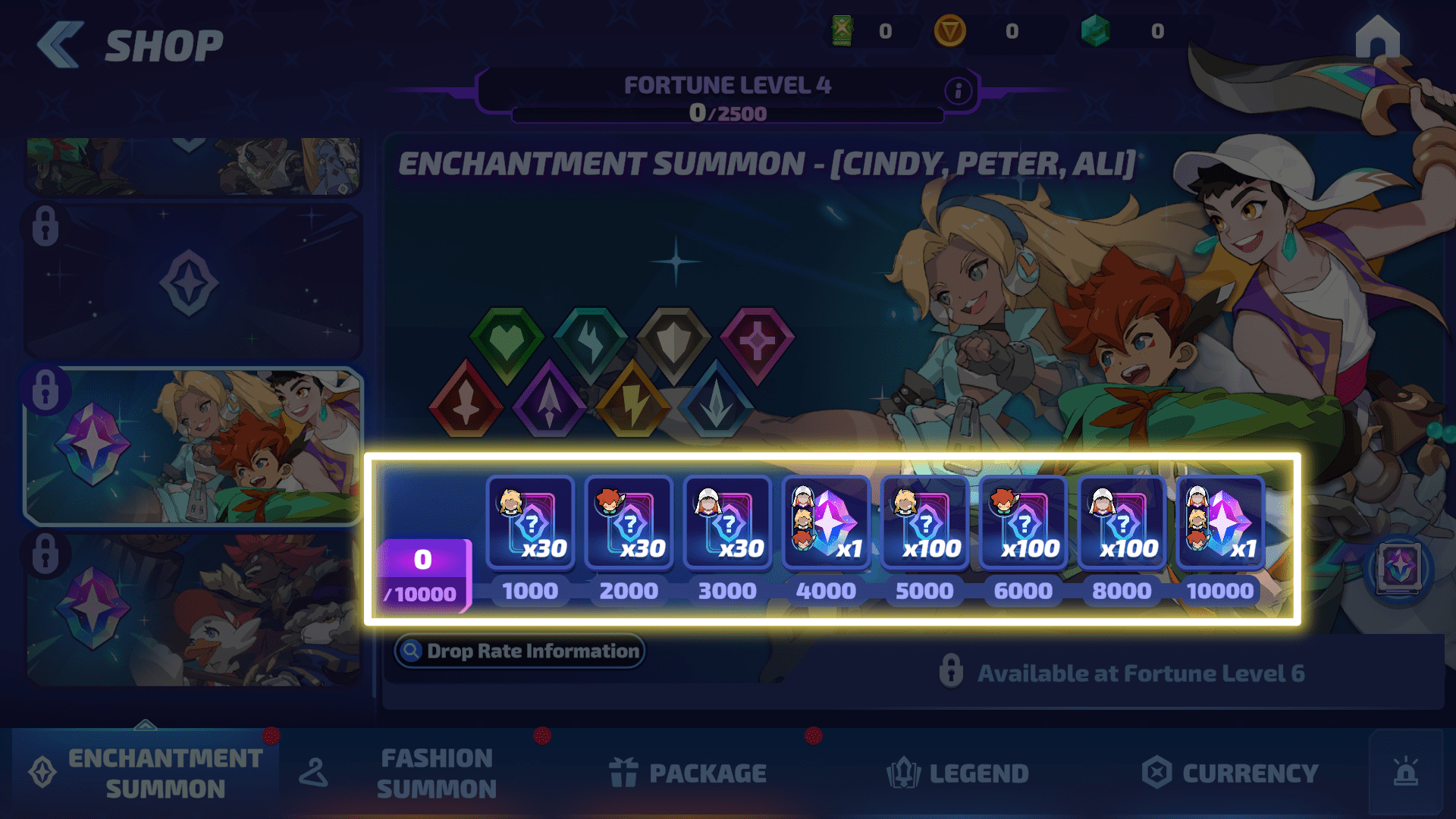Open the Legend shop tab

958,773
